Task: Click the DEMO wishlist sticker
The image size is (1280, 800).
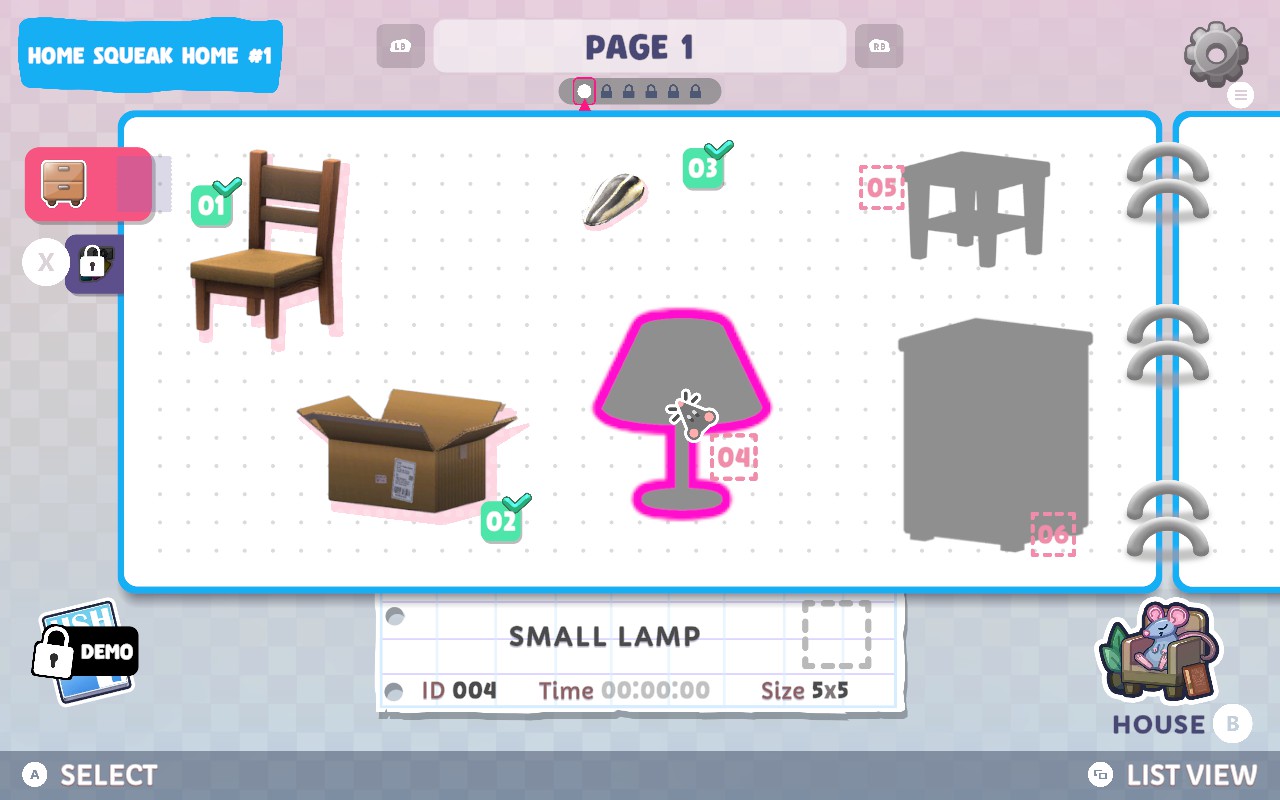Action: click(85, 650)
